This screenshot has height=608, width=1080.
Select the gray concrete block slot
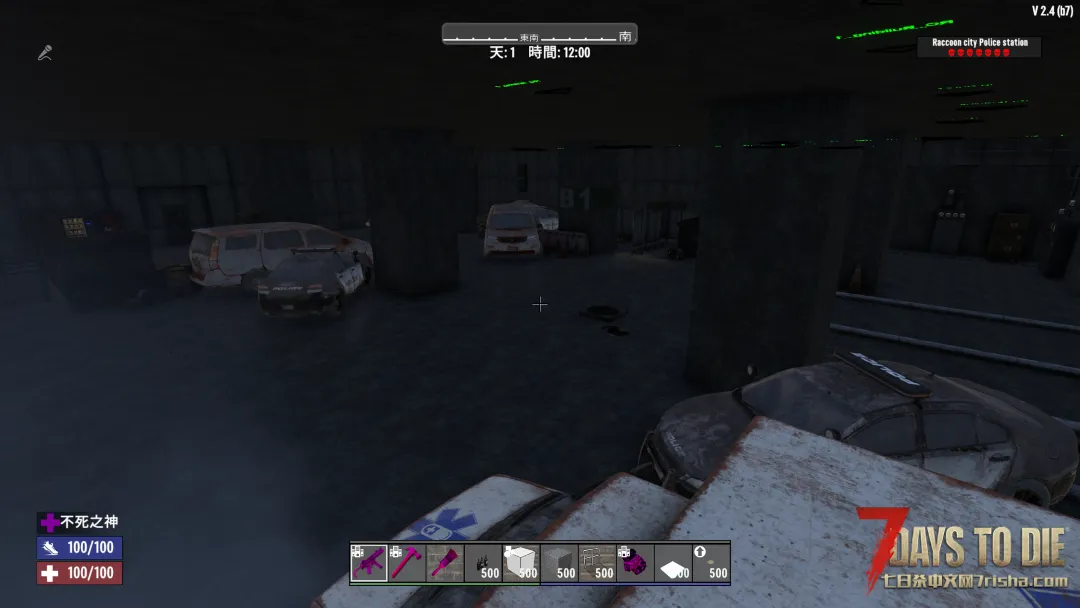pyautogui.click(x=559, y=563)
